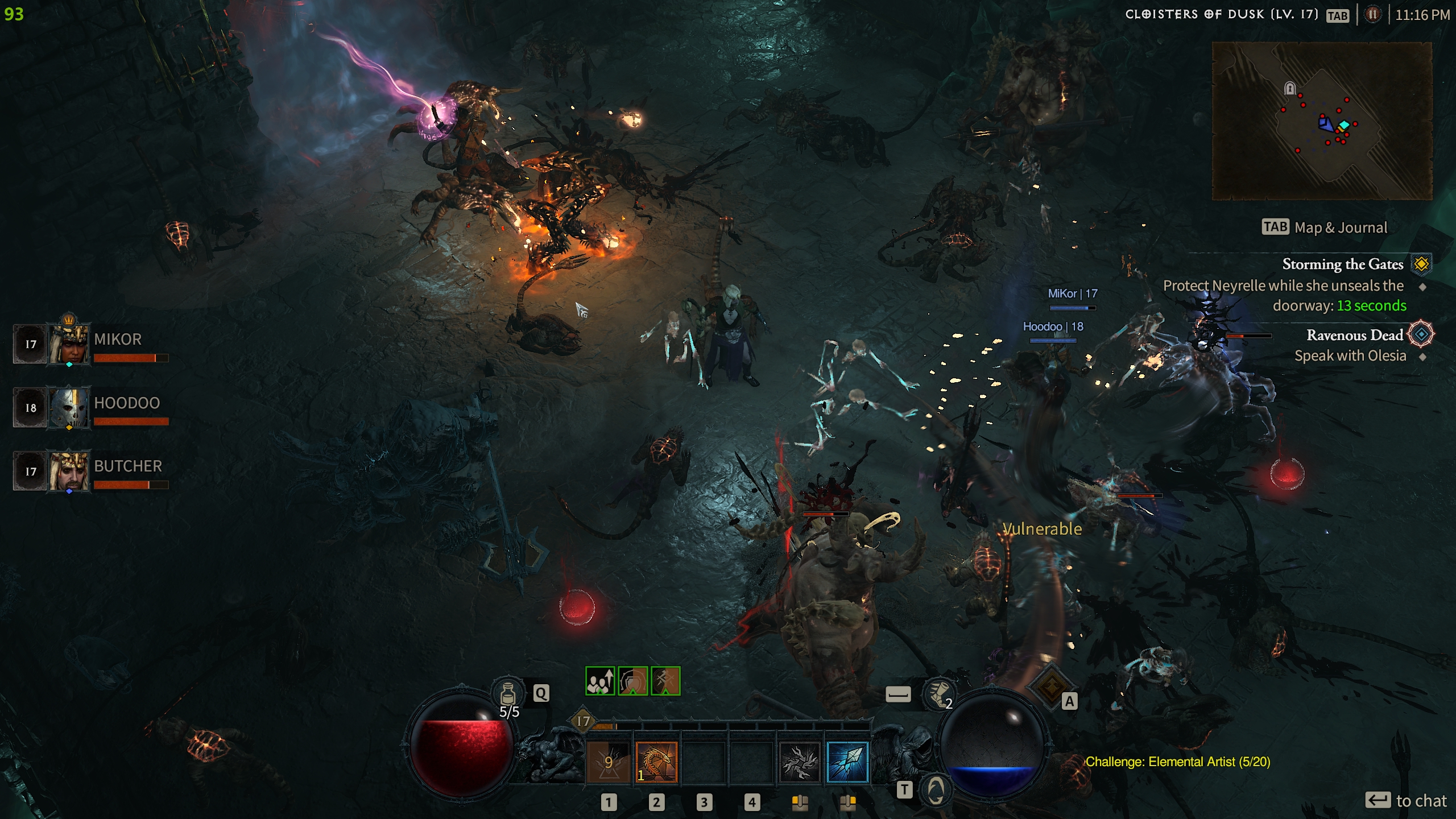The width and height of the screenshot is (1456, 819).
Task: Select Mikor's party portrait
Action: (x=69, y=344)
